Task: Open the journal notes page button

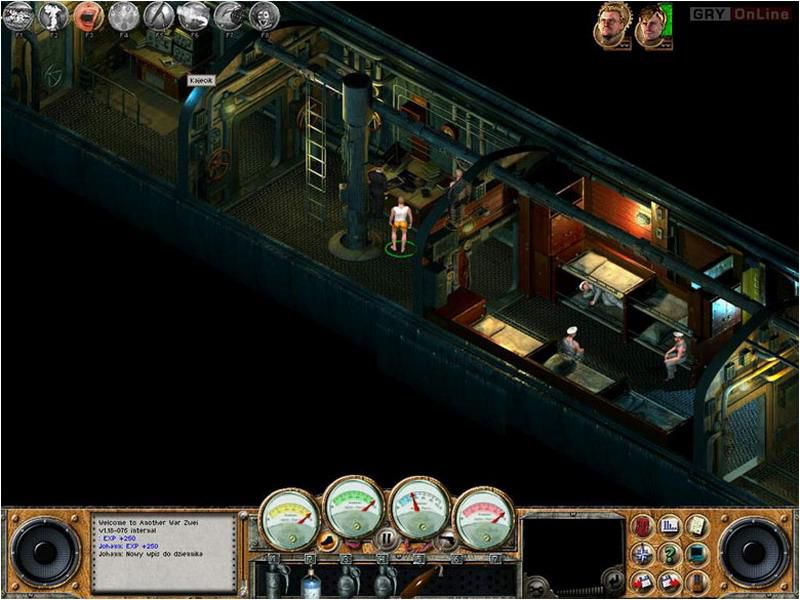Action: click(698, 526)
